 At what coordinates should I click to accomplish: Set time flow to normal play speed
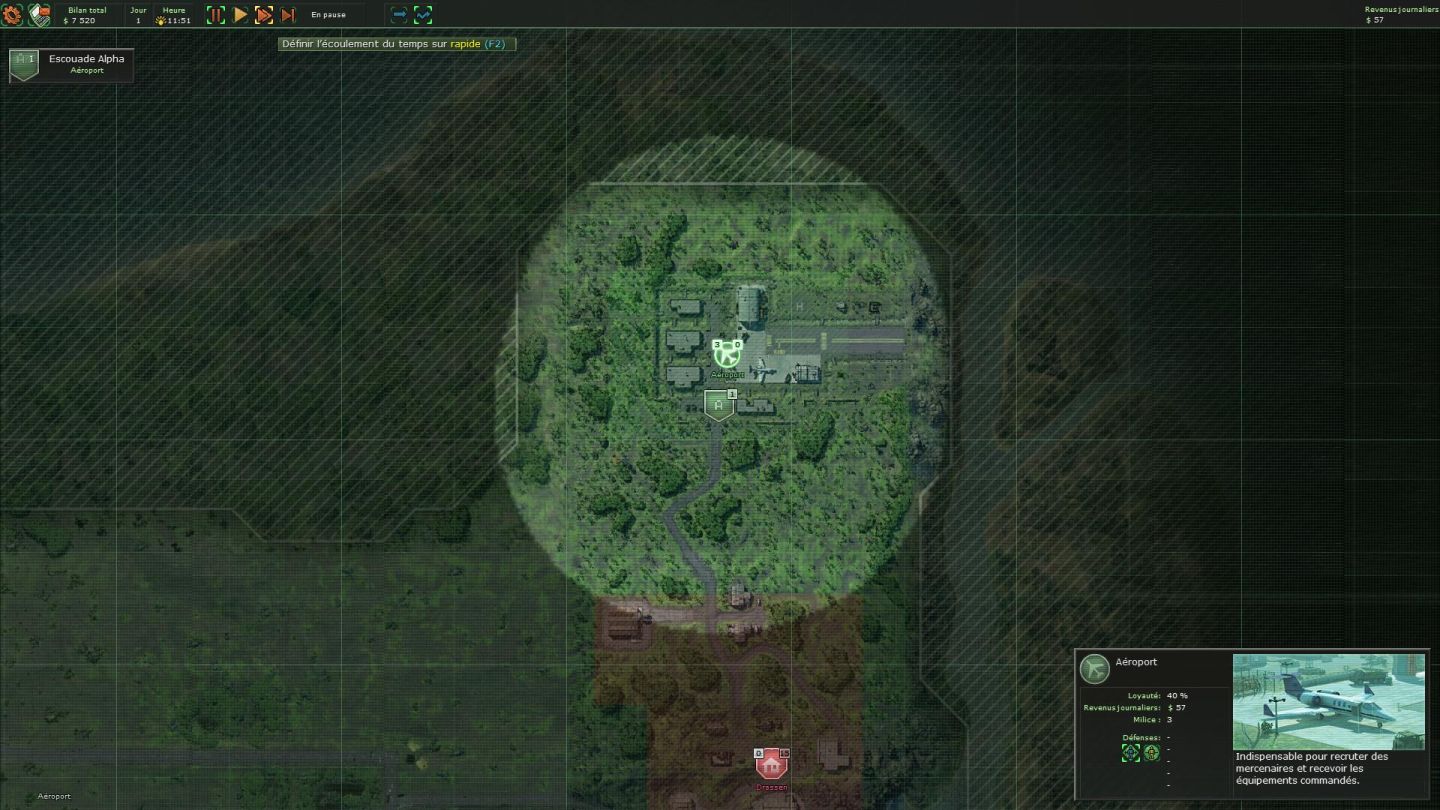(x=240, y=15)
